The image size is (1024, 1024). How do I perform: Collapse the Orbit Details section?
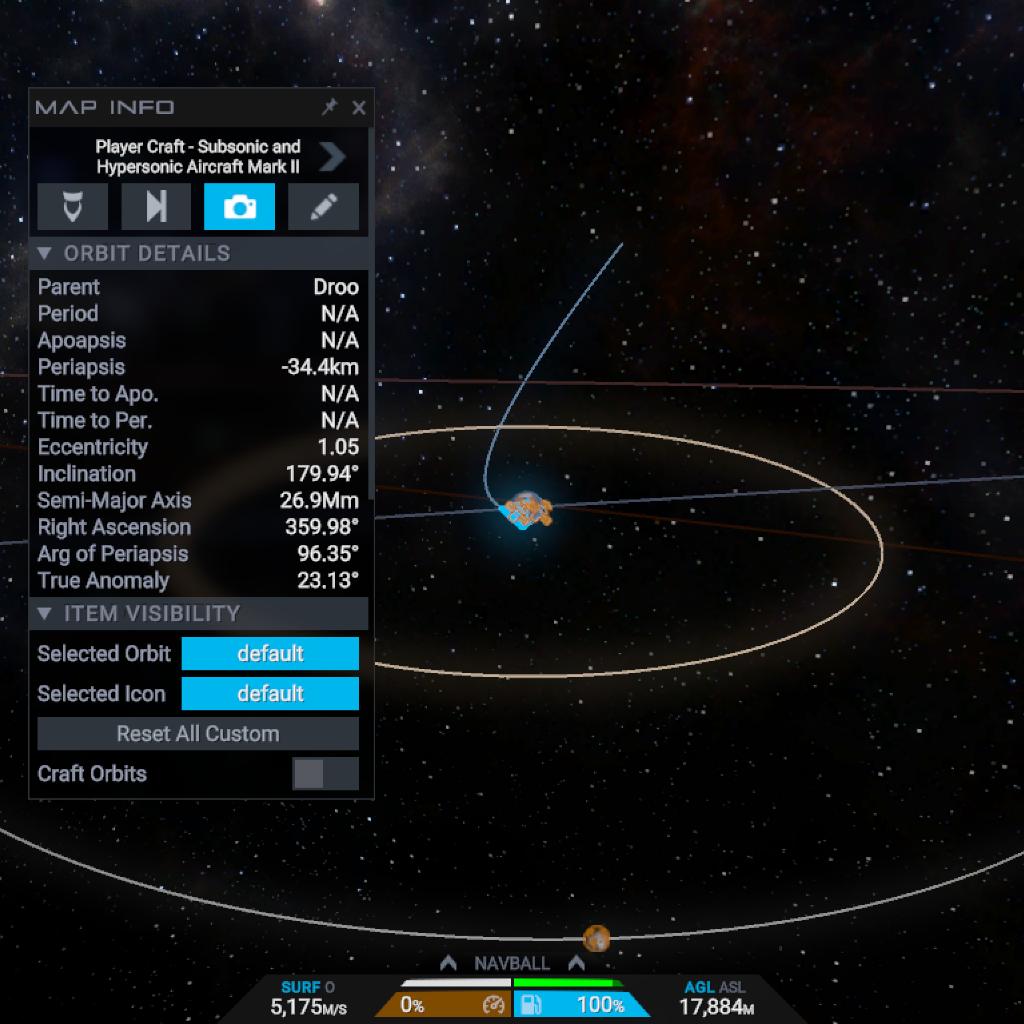[46, 253]
